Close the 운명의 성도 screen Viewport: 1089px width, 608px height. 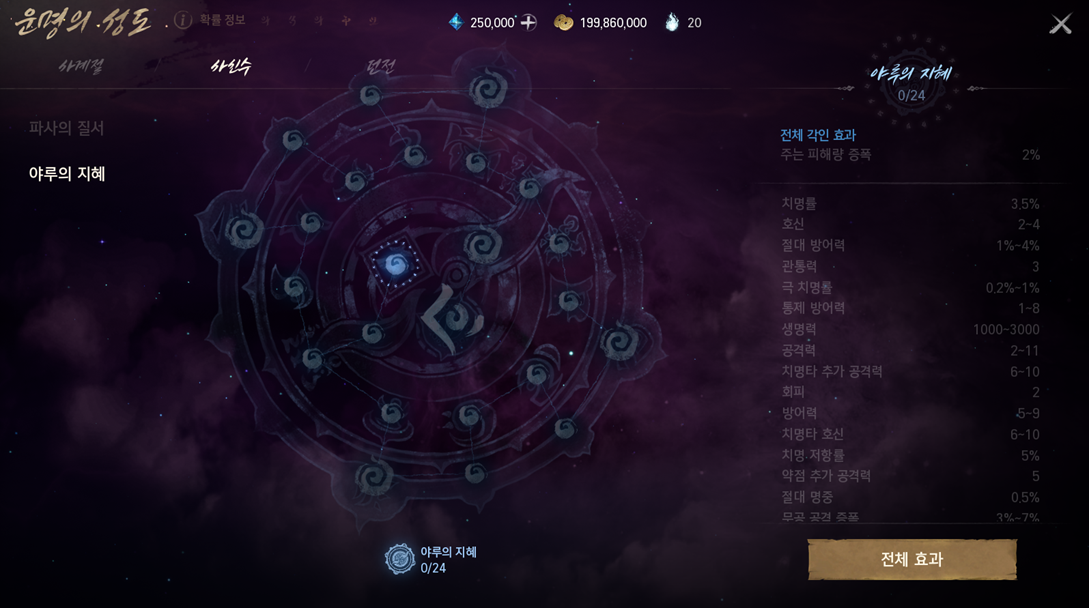pyautogui.click(x=1060, y=24)
